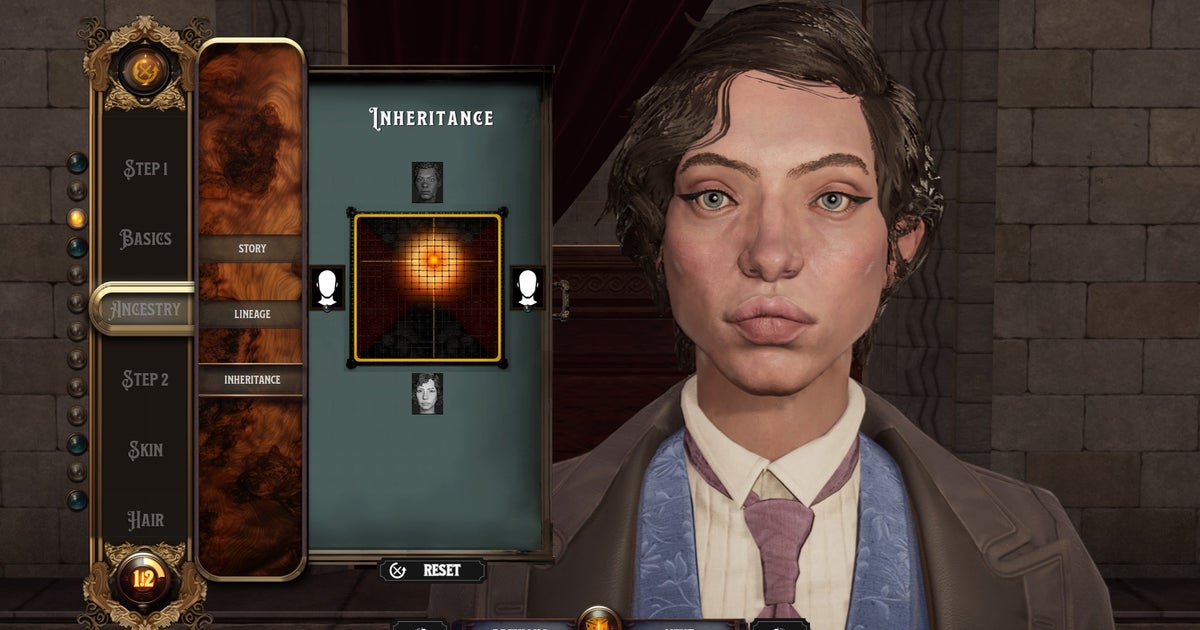Viewport: 1200px width, 630px height.
Task: Pick the left silhouette ancestor slot
Action: click(327, 288)
